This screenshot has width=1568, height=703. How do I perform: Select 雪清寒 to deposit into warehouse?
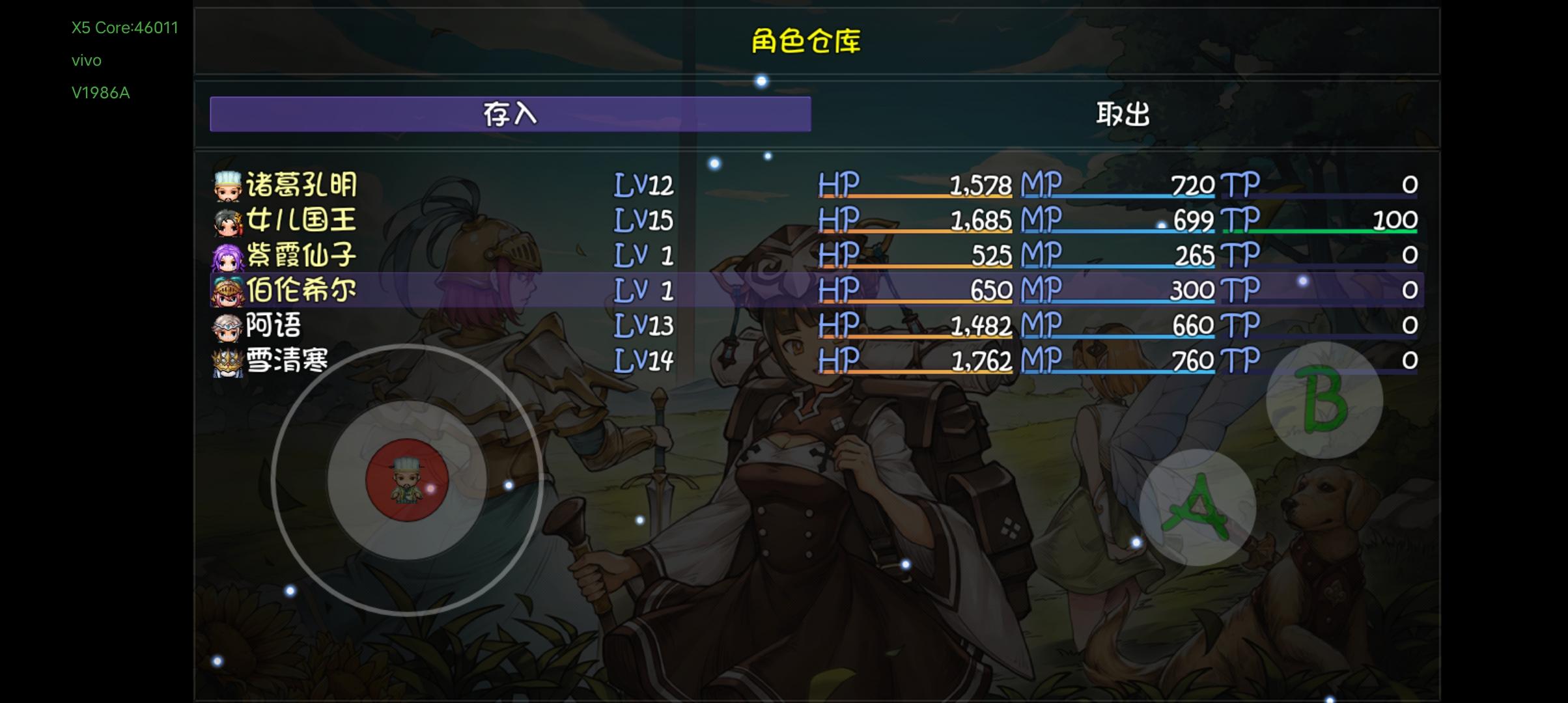456,362
